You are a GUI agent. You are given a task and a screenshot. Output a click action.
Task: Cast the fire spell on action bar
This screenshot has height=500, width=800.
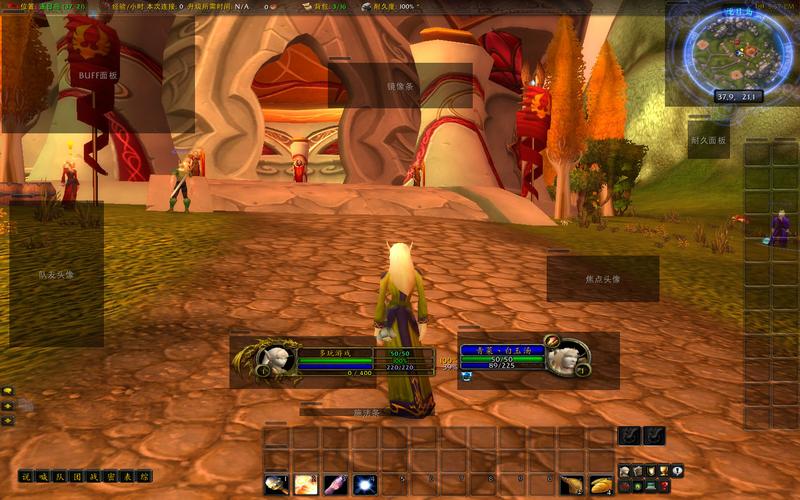[306, 484]
